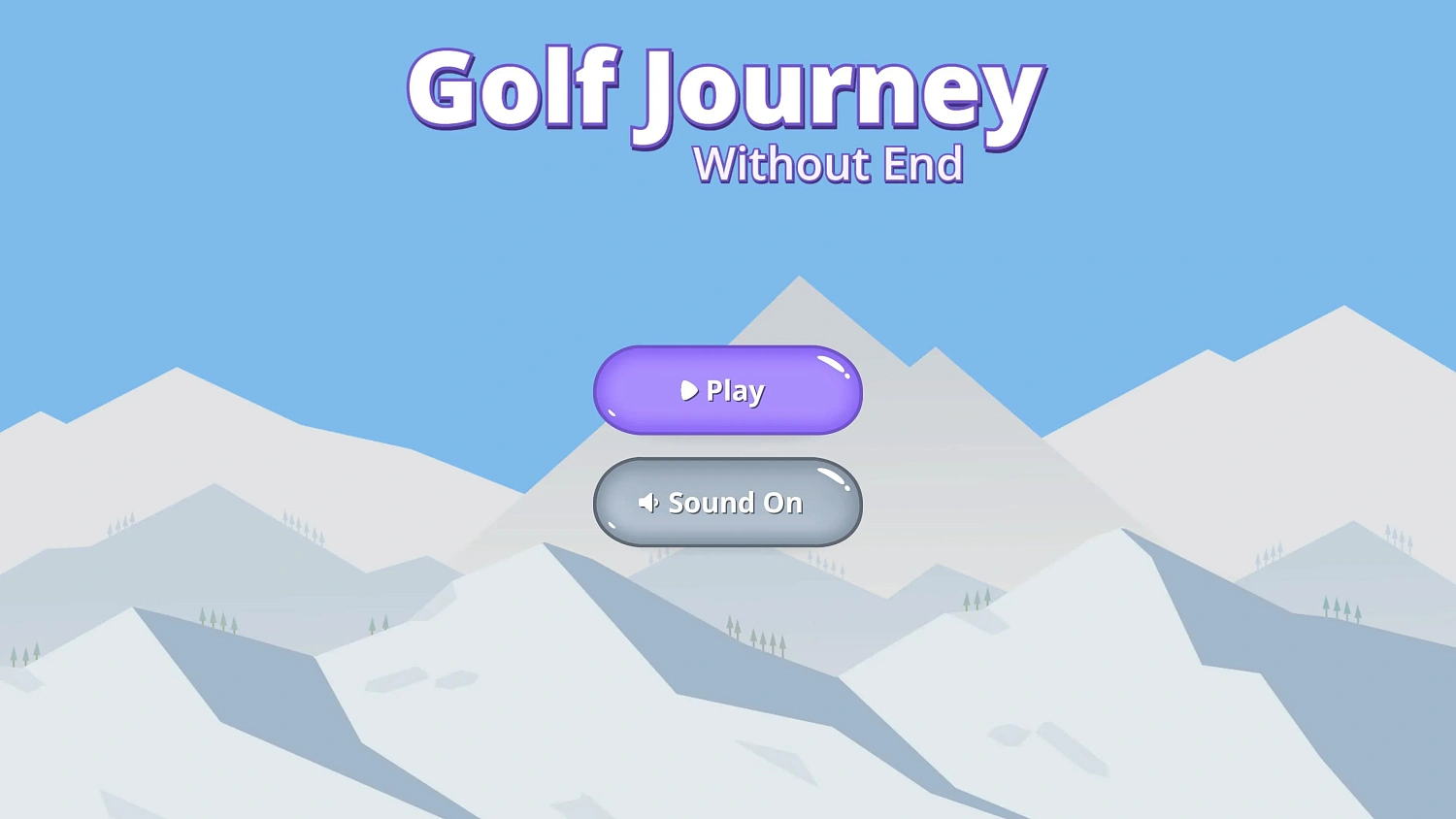1456x819 pixels.
Task: Click the Golf Journey title text
Action: point(726,90)
